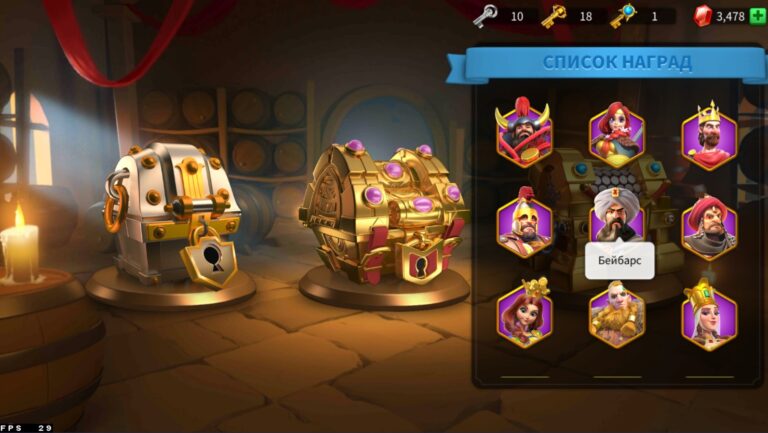This screenshot has height=433, width=768.
Task: Select the crowned bearded king portrait
Action: tap(709, 135)
